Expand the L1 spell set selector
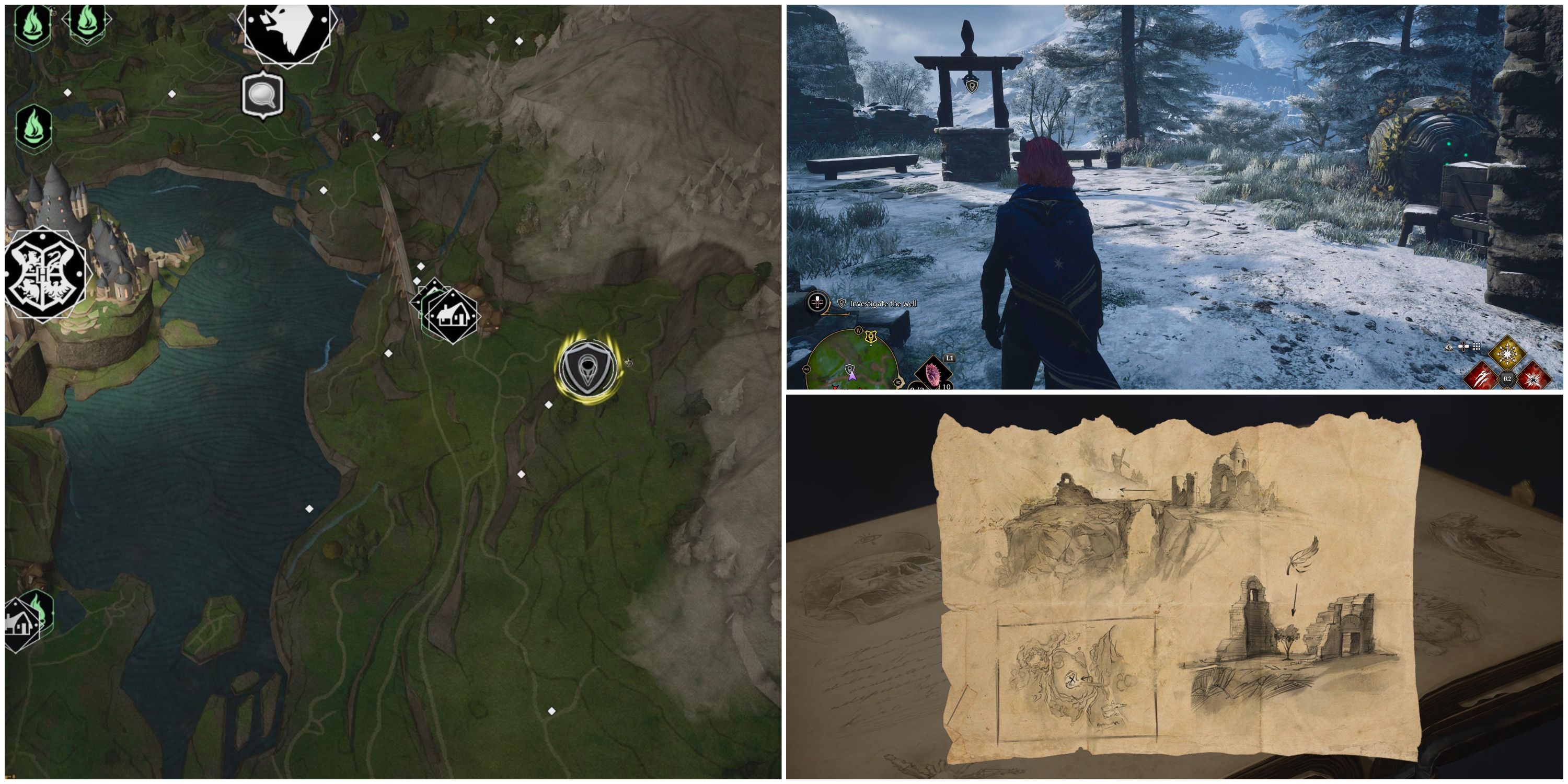This screenshot has width=1568, height=784. 949,359
